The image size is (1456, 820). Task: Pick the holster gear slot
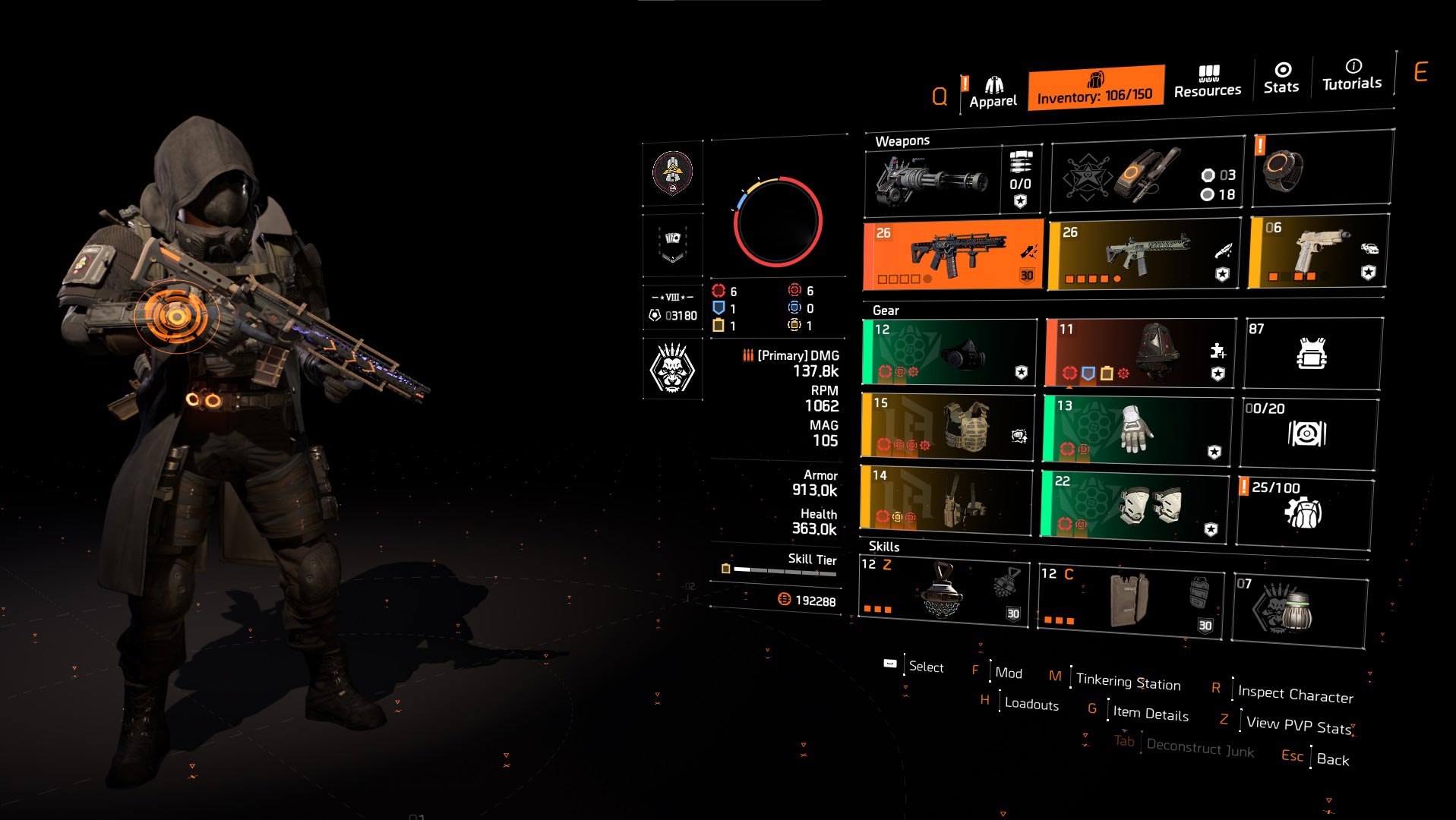point(946,499)
